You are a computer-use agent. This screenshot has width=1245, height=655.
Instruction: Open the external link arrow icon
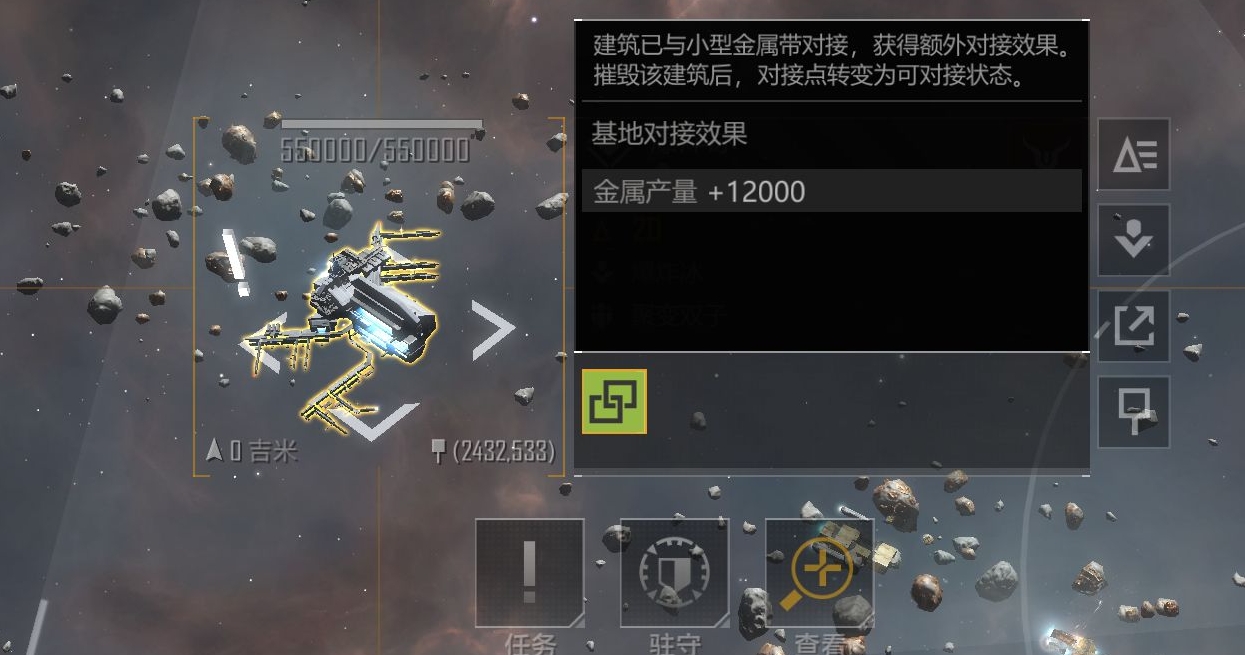[1134, 326]
